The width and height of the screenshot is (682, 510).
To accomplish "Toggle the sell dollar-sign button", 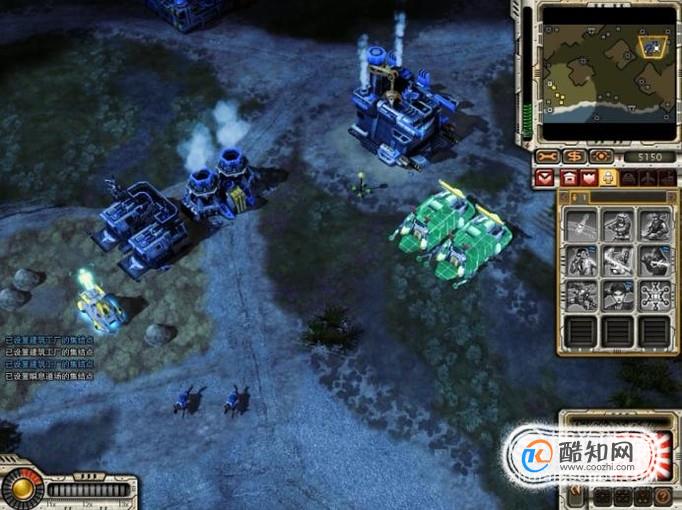I will [573, 157].
